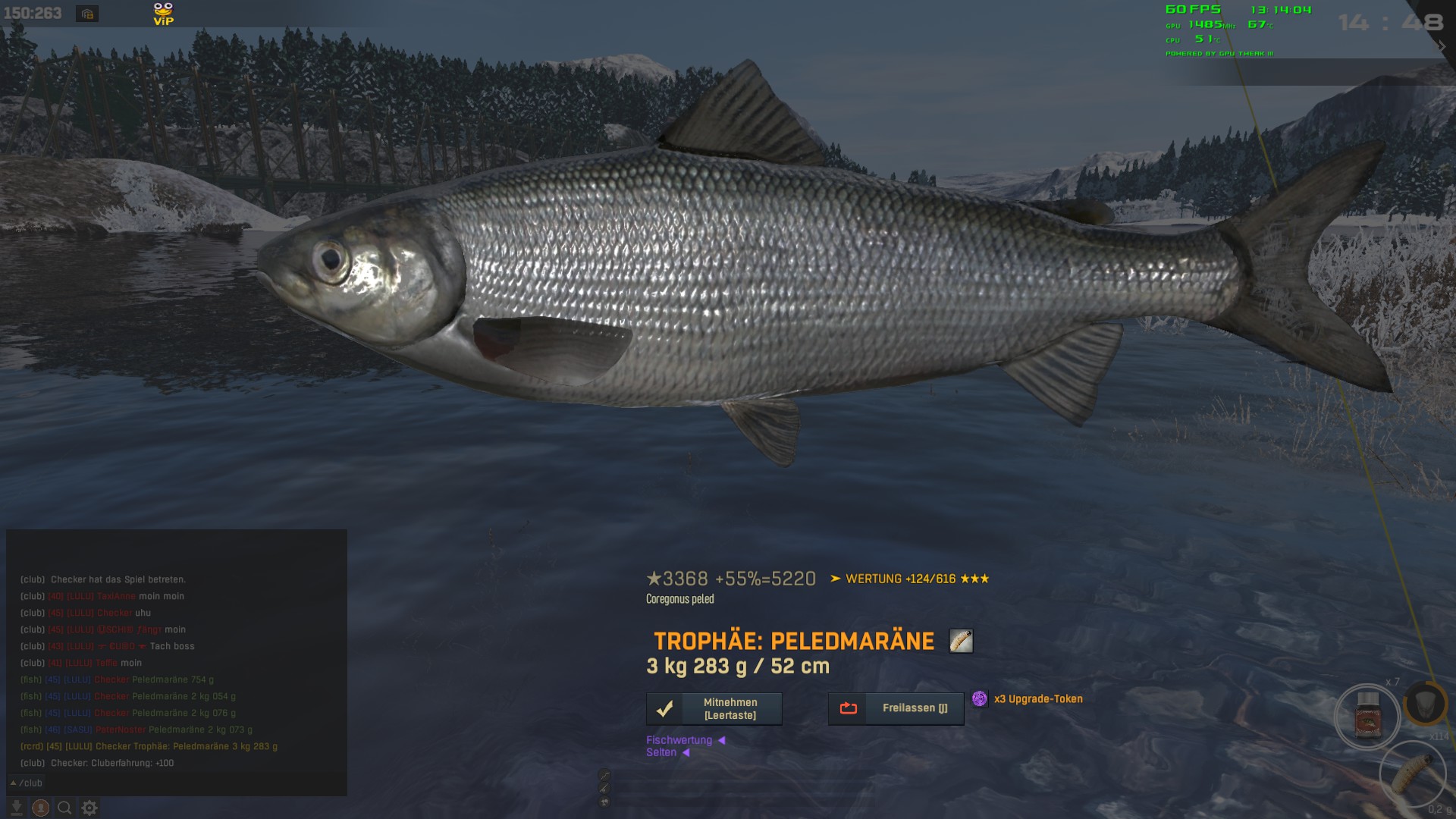
Task: Click the VIP duck icon
Action: [x=163, y=14]
